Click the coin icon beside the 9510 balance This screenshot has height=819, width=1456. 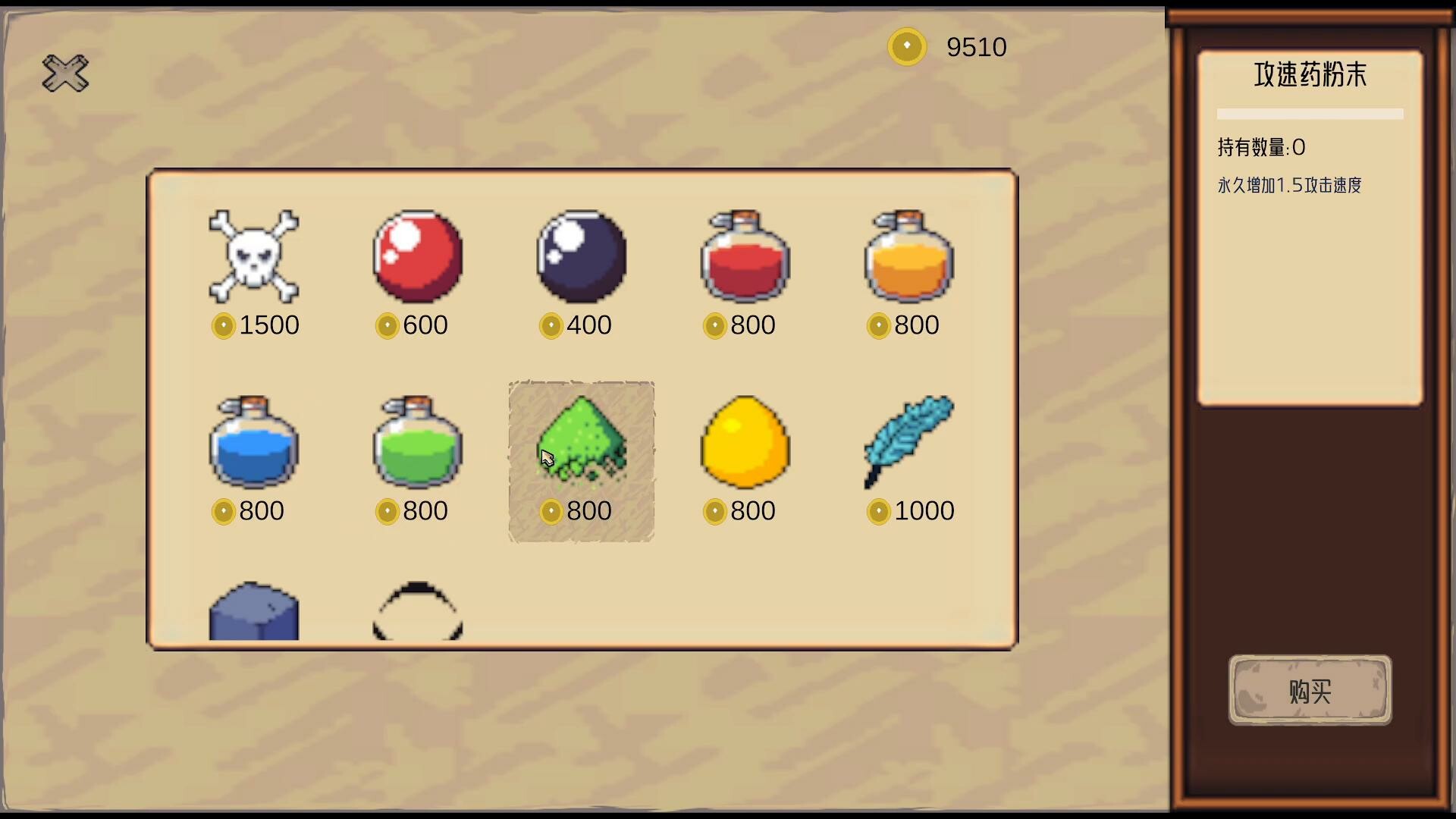pyautogui.click(x=907, y=46)
